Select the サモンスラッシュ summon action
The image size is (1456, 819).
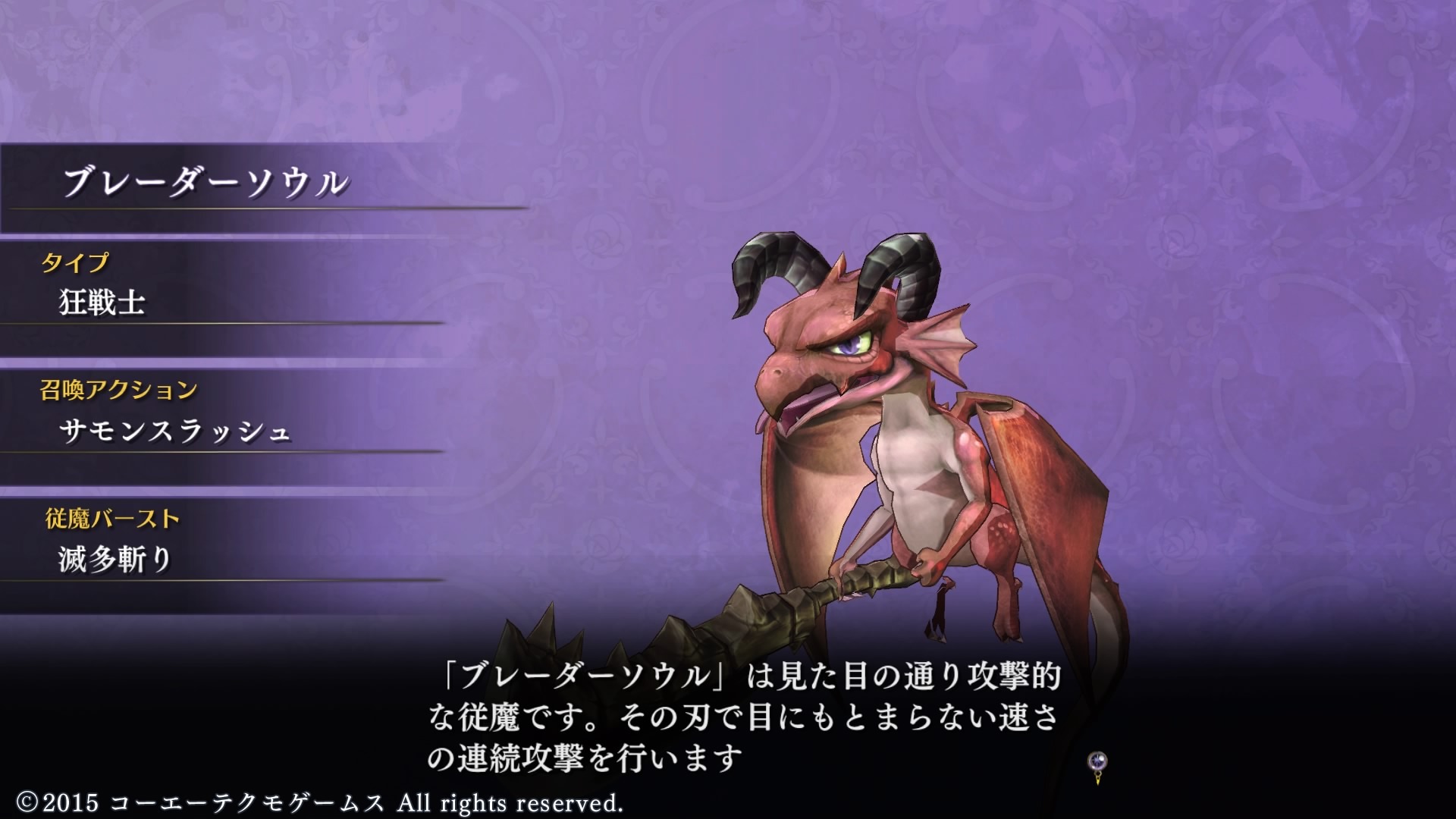click(x=174, y=432)
